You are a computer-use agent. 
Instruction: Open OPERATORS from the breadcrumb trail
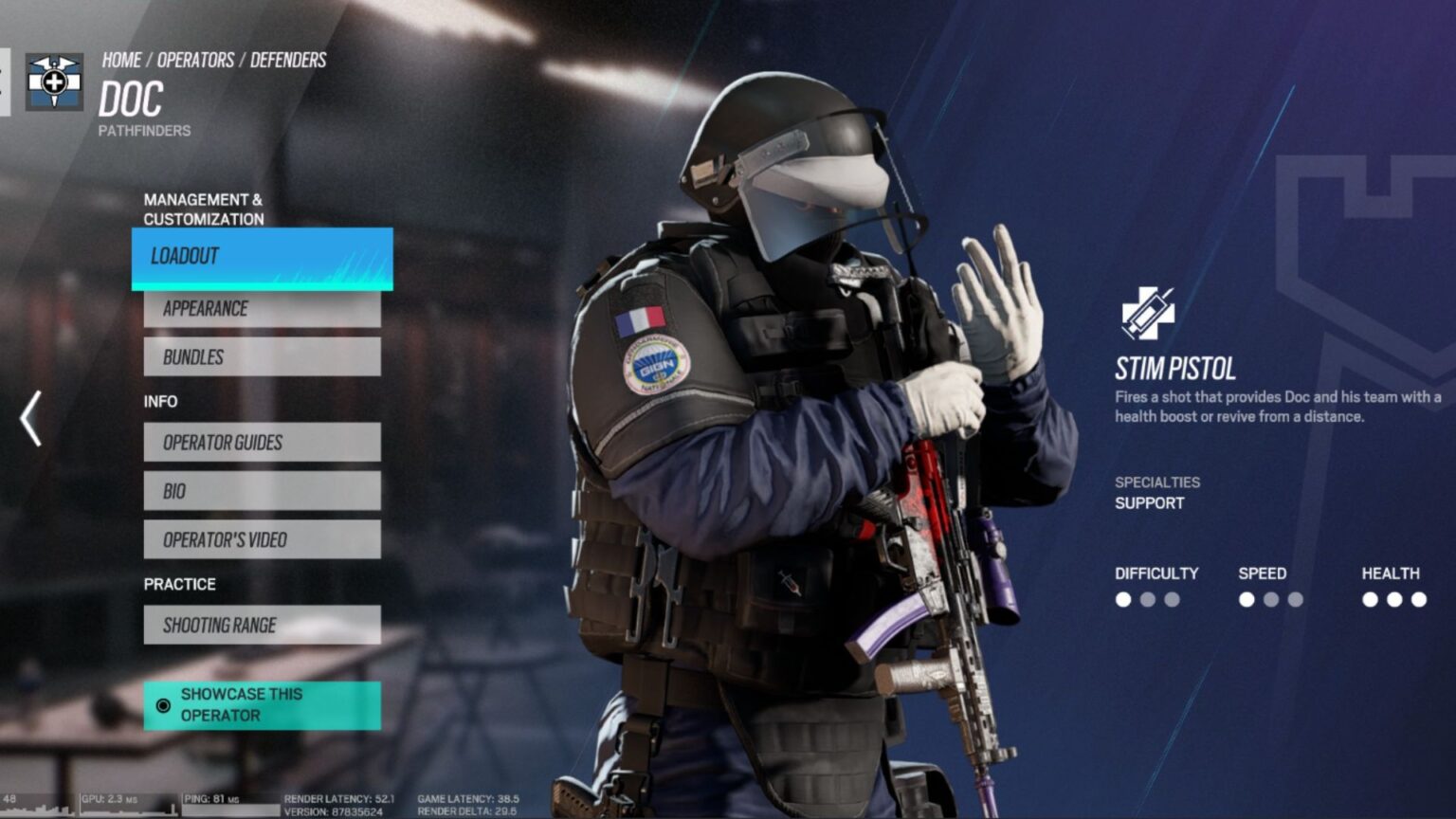[x=196, y=60]
